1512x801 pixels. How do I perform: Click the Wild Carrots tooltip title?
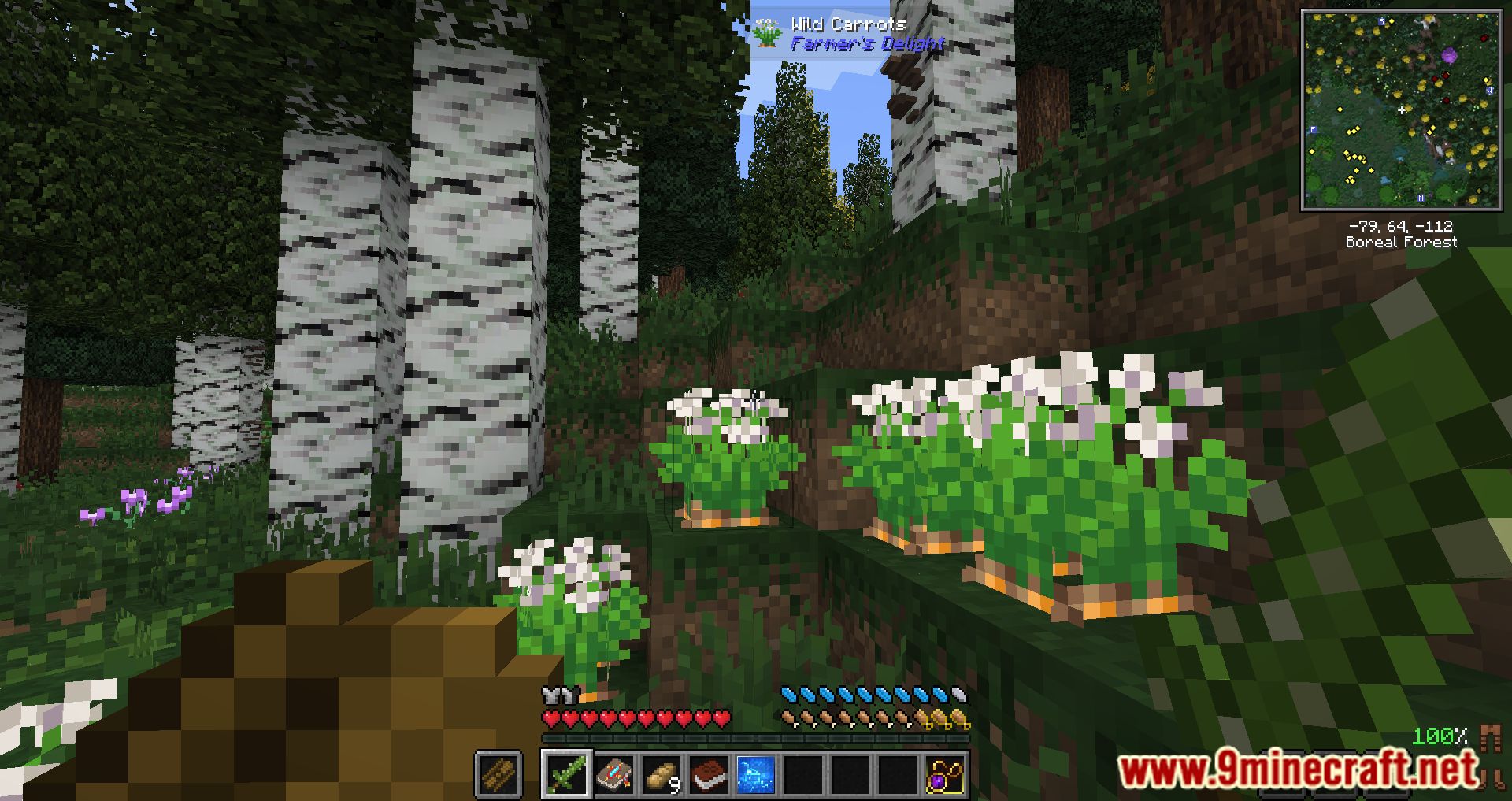(849, 24)
